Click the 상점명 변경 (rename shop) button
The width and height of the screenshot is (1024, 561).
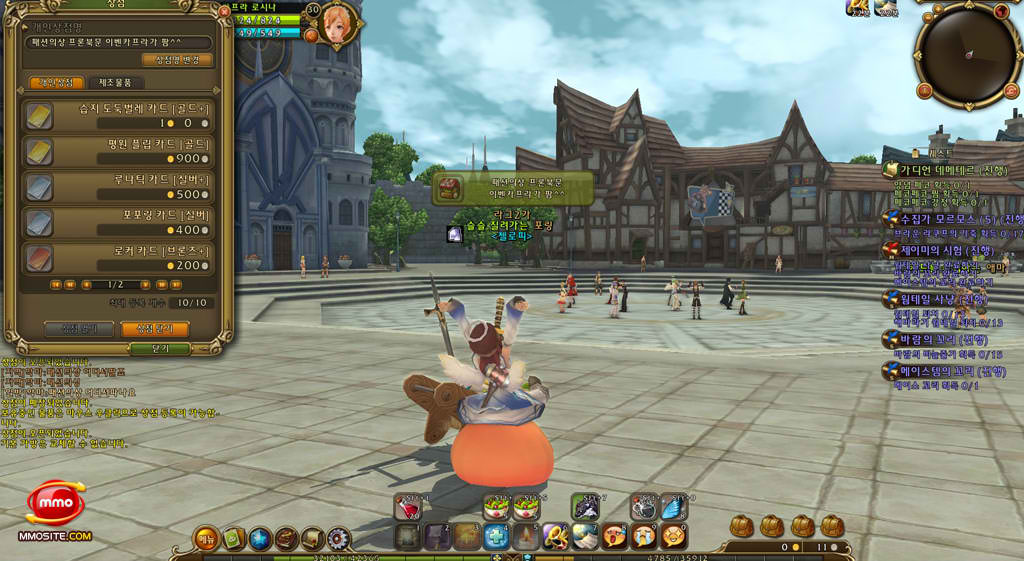pyautogui.click(x=178, y=60)
